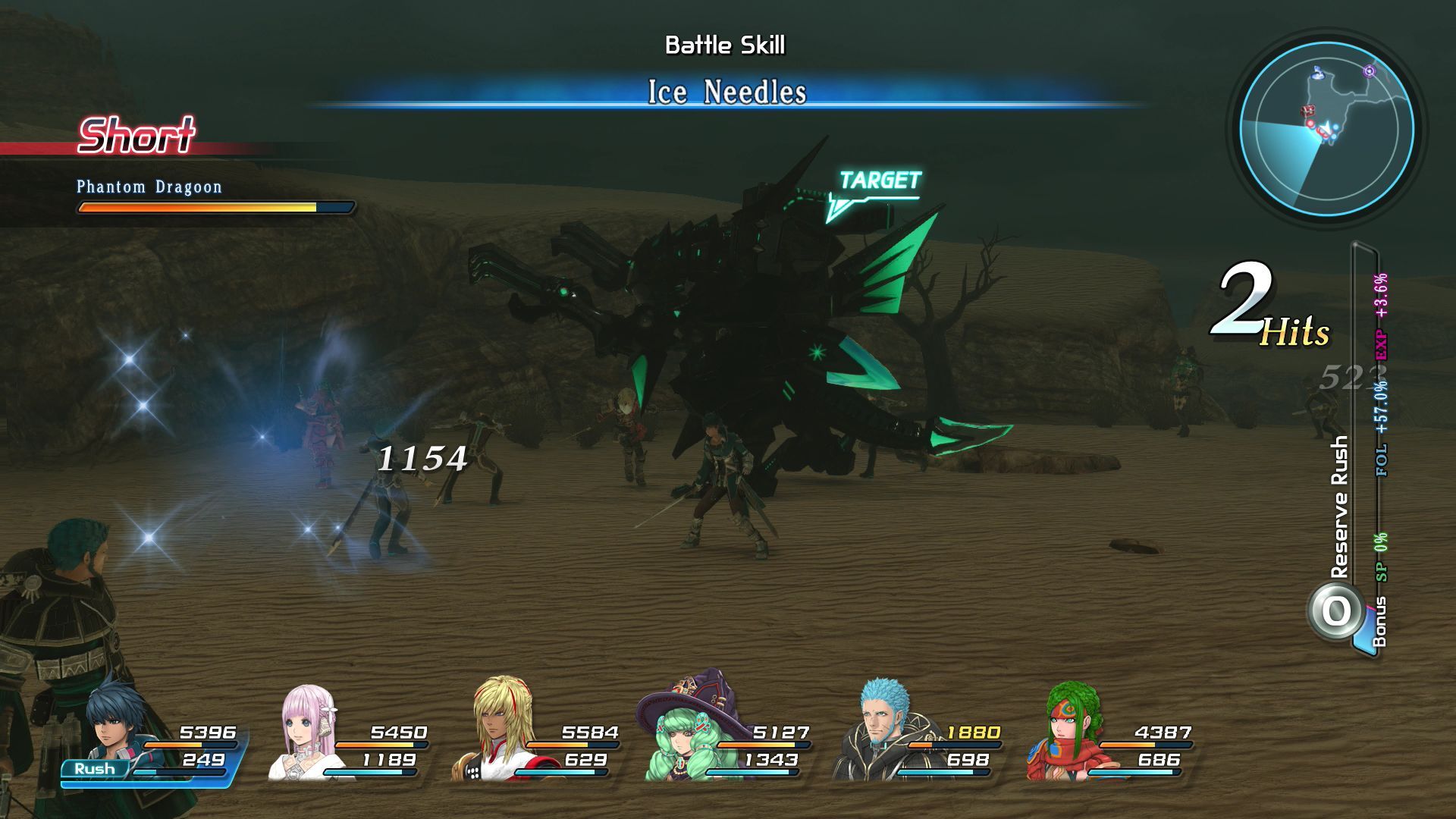Viewport: 1456px width, 819px height.
Task: Click the TARGET marker on the enemy
Action: click(878, 182)
